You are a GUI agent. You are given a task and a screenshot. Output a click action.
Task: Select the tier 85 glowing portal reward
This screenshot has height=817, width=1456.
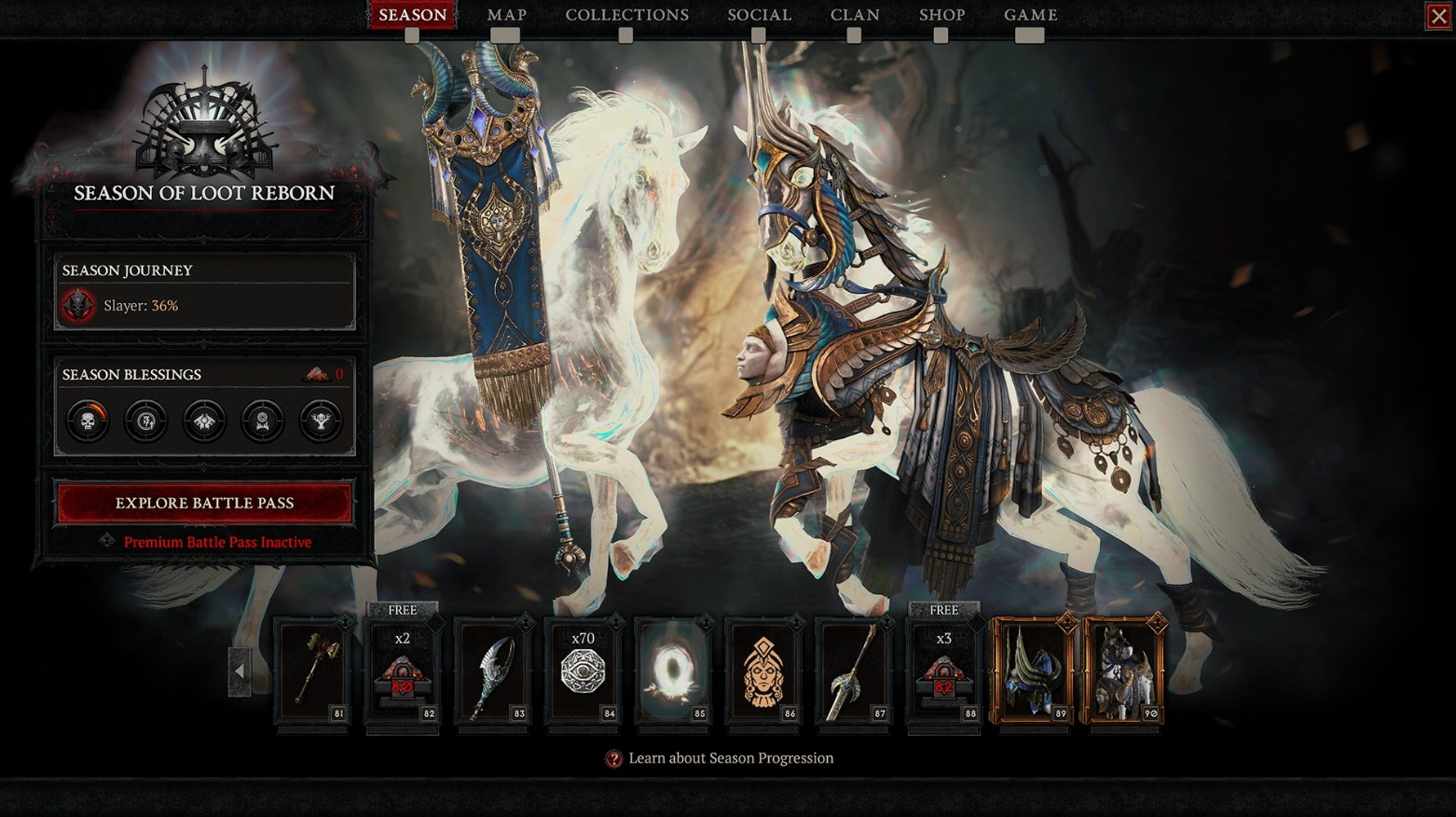(673, 671)
